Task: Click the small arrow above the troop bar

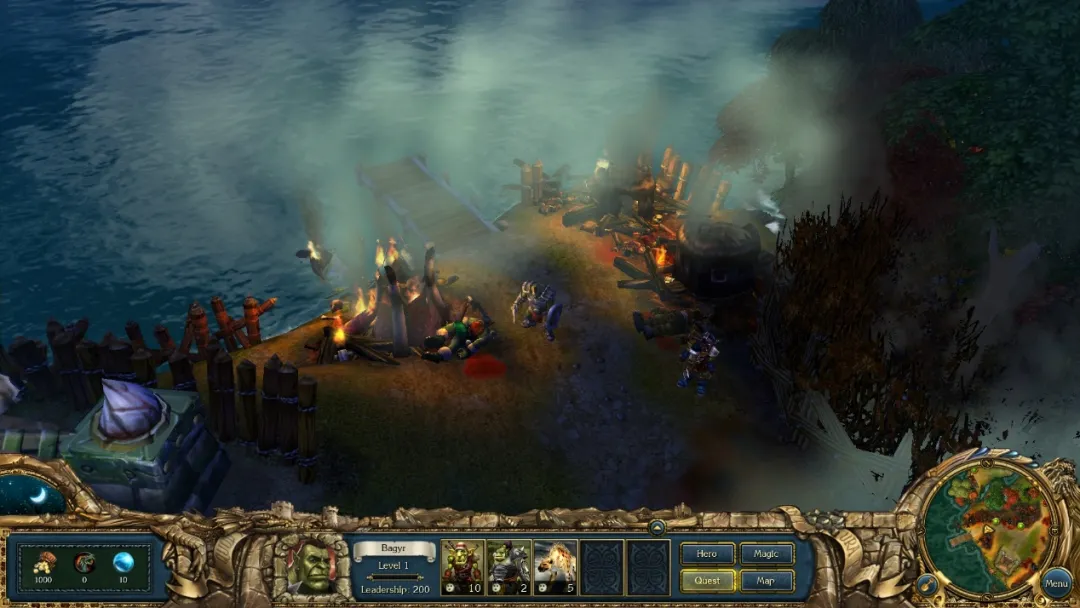Action: pos(657,527)
